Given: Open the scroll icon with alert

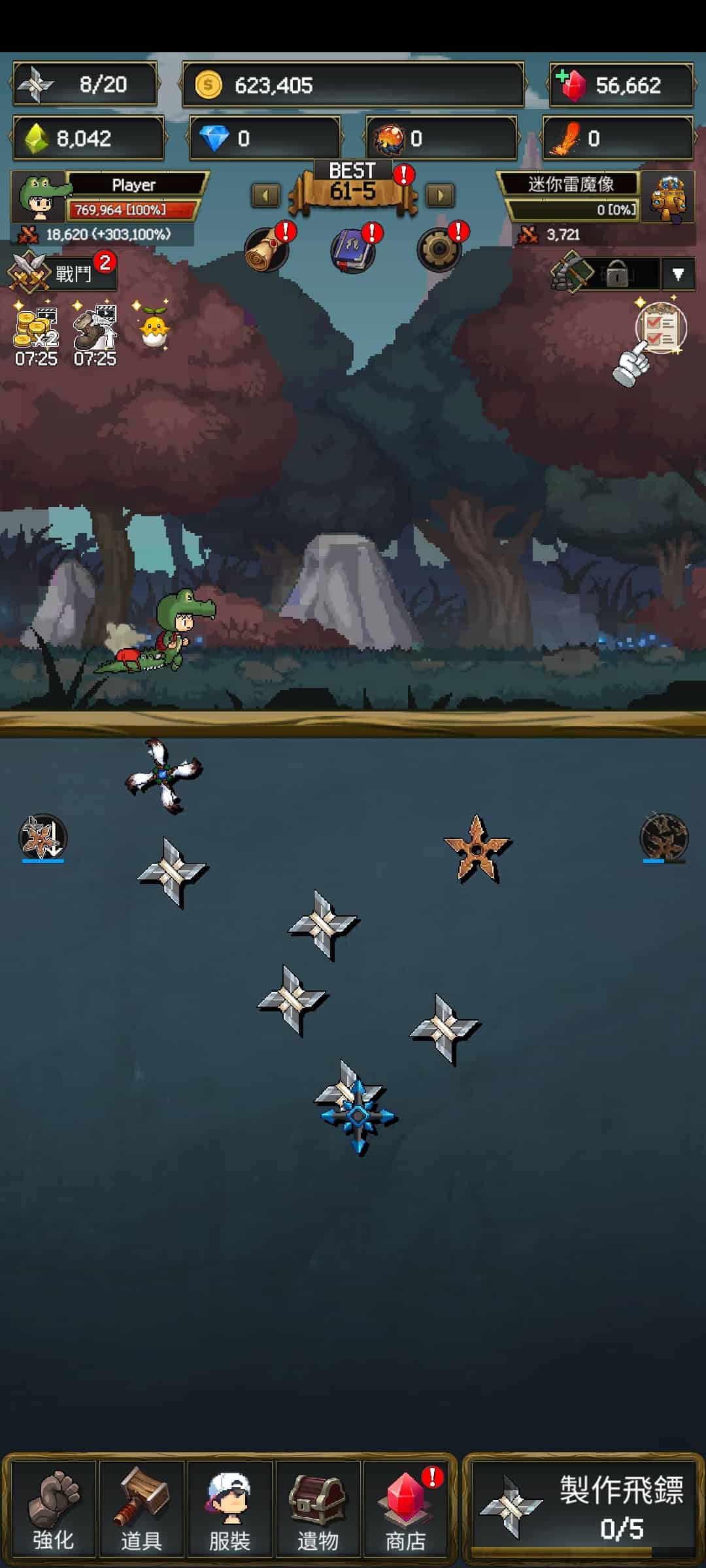Looking at the screenshot, I should (x=267, y=250).
